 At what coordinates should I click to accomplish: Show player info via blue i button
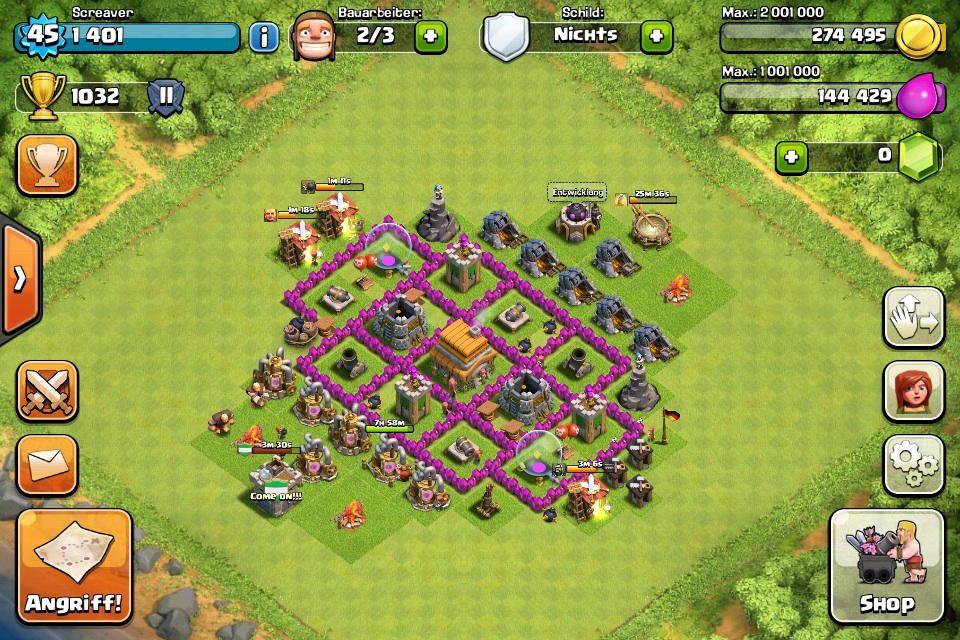tap(264, 38)
